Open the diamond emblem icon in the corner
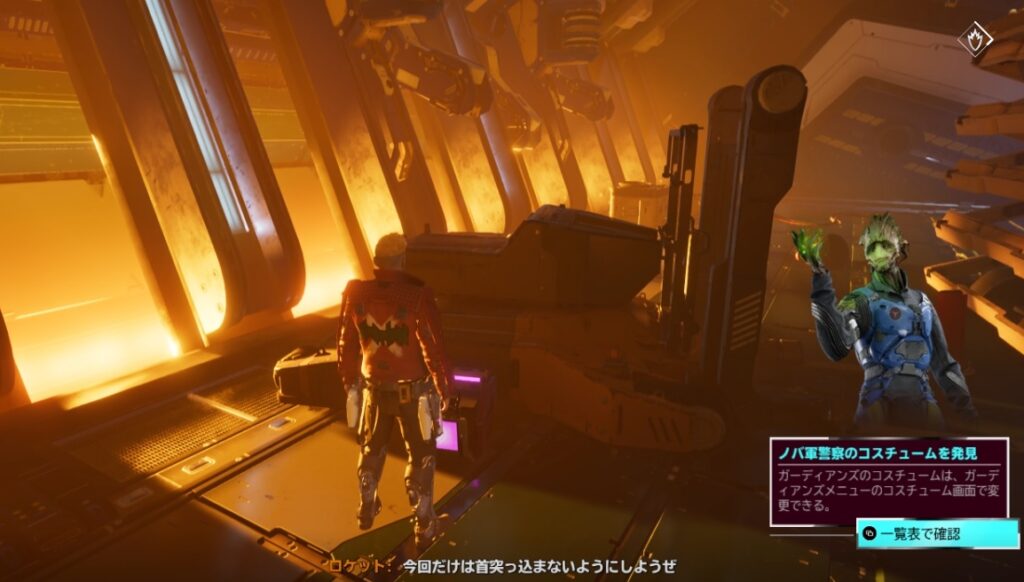 [x=974, y=40]
